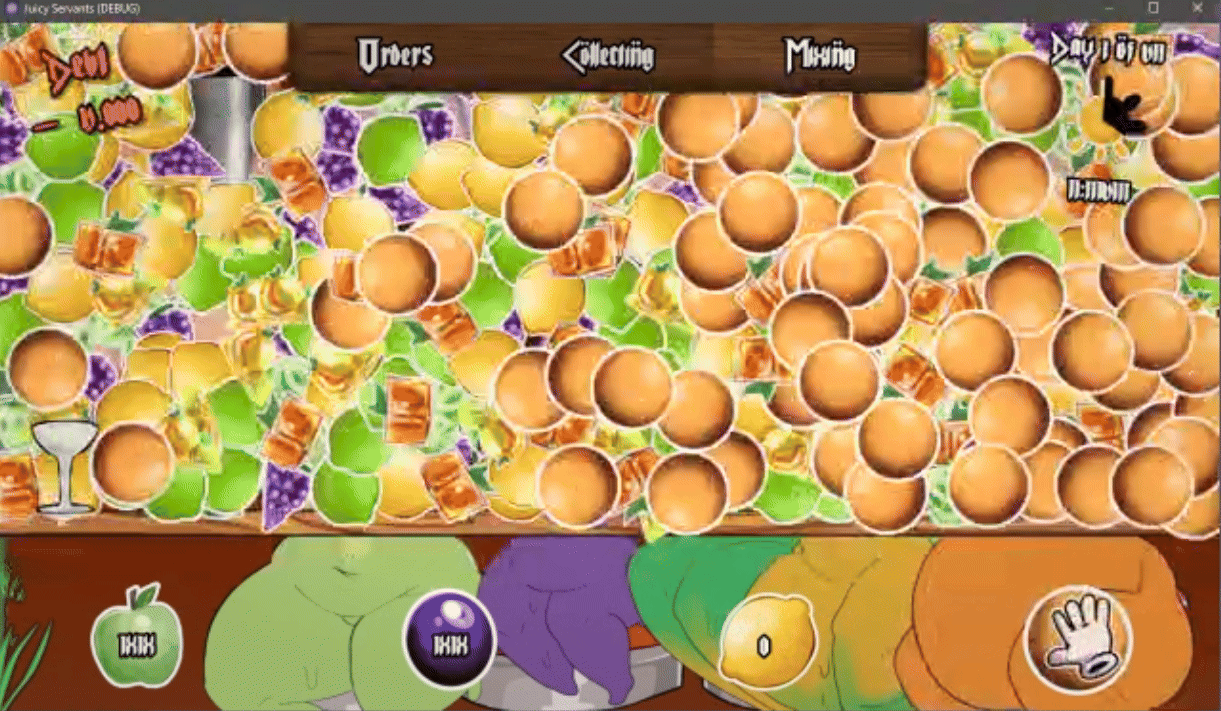The width and height of the screenshot is (1221, 711).
Task: Maximize the game window
Action: pos(1152,8)
